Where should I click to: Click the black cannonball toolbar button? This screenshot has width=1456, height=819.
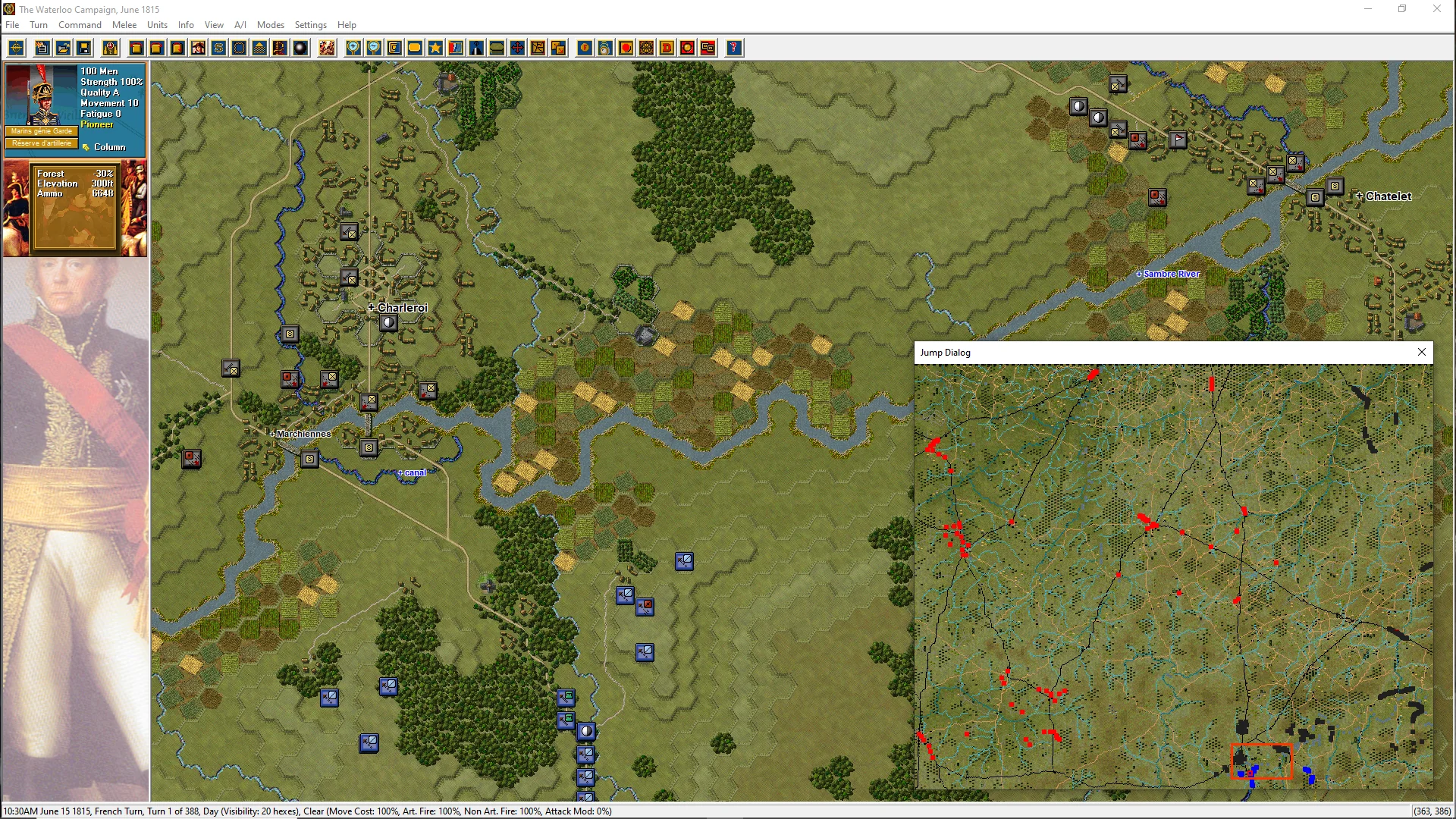tap(300, 49)
